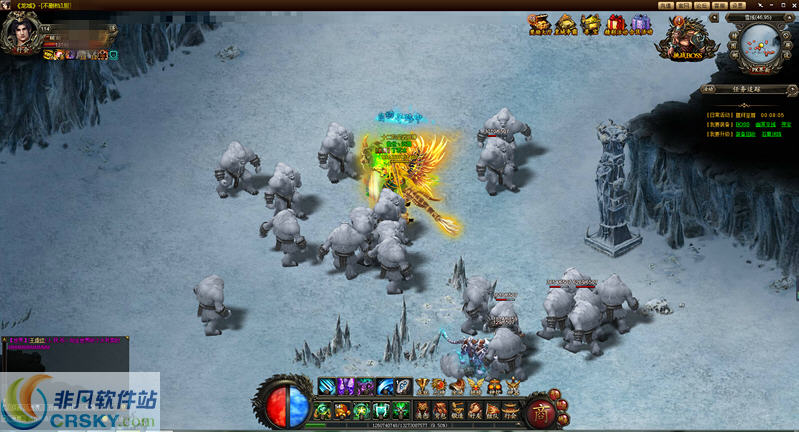The height and width of the screenshot is (432, 799).
Task: Click the circular minimap
Action: pyautogui.click(x=763, y=42)
